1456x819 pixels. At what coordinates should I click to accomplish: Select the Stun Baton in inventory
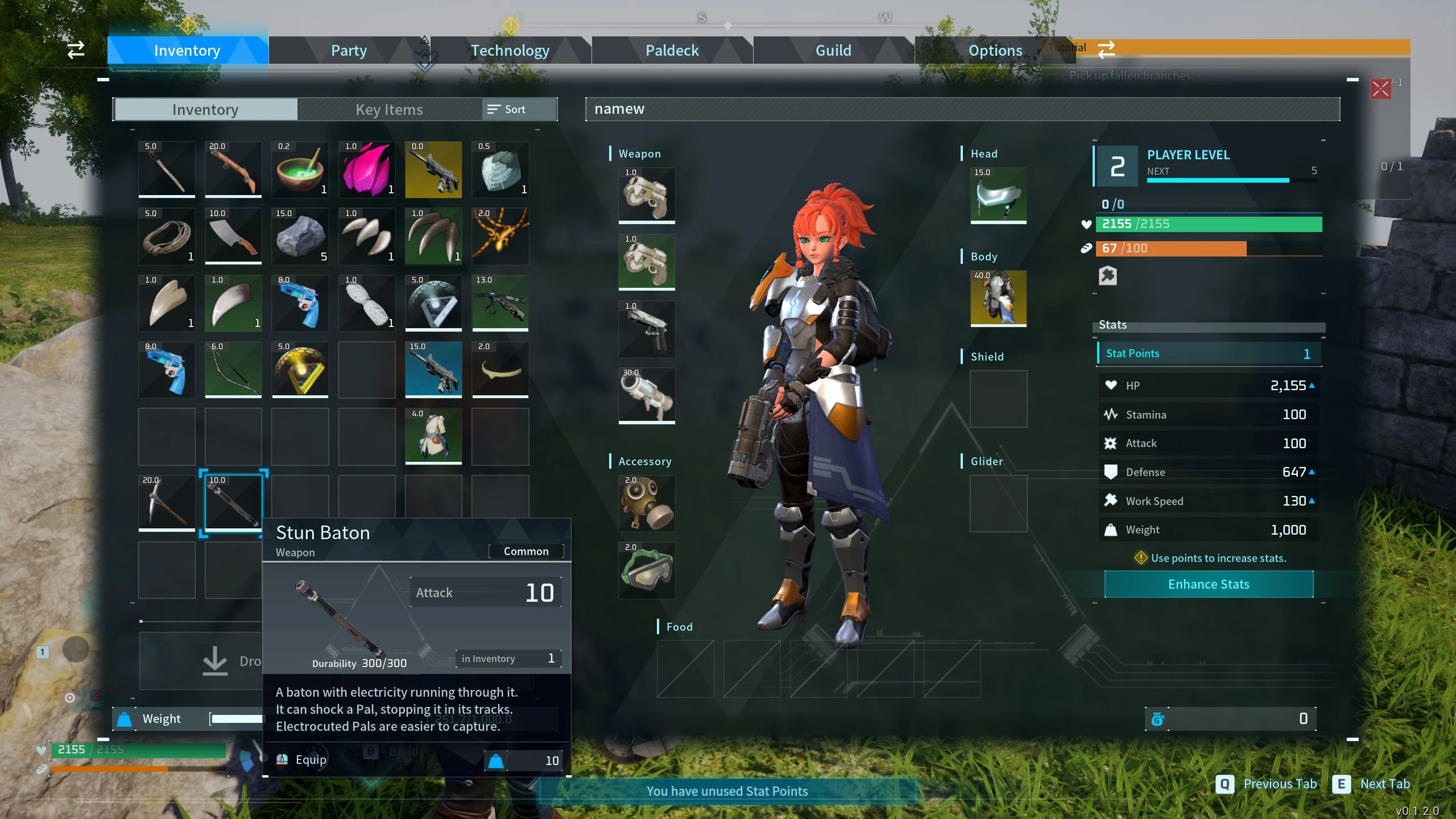(x=233, y=503)
